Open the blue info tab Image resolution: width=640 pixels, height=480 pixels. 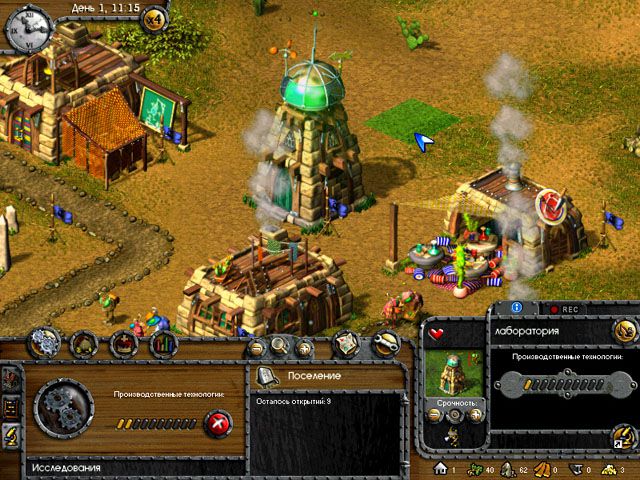[x=518, y=309]
